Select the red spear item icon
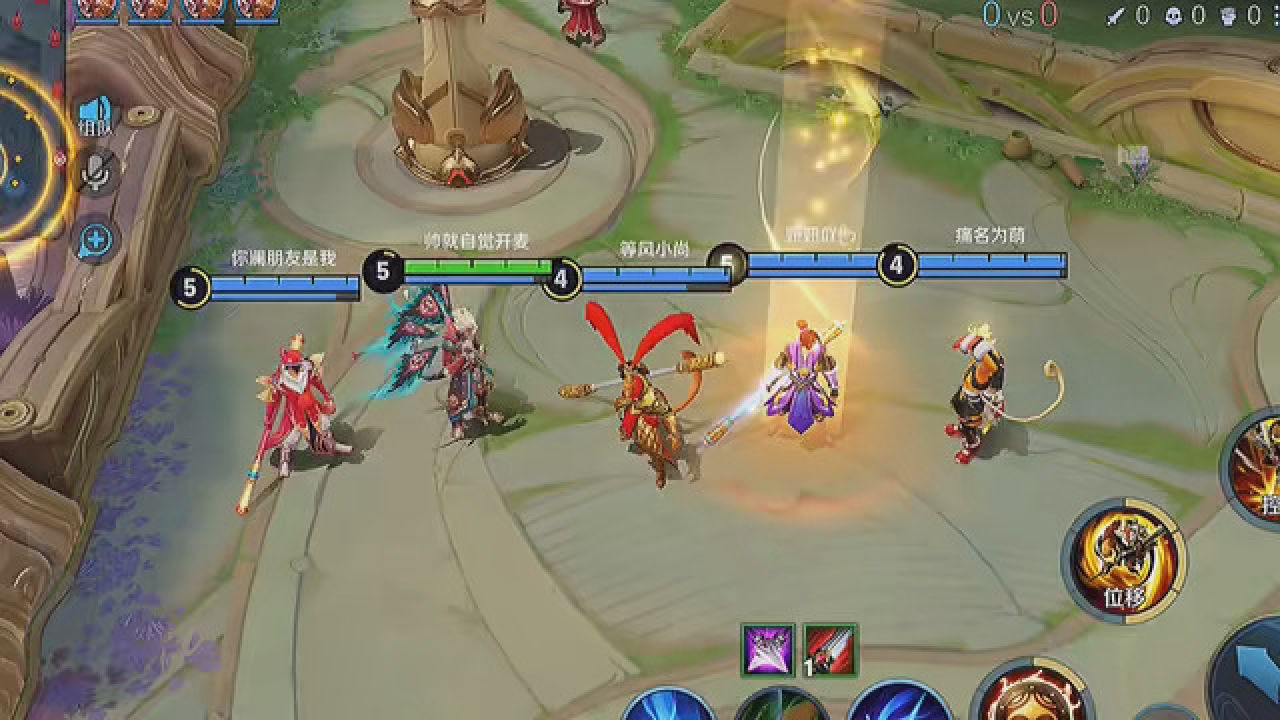This screenshot has height=720, width=1280. coord(830,650)
